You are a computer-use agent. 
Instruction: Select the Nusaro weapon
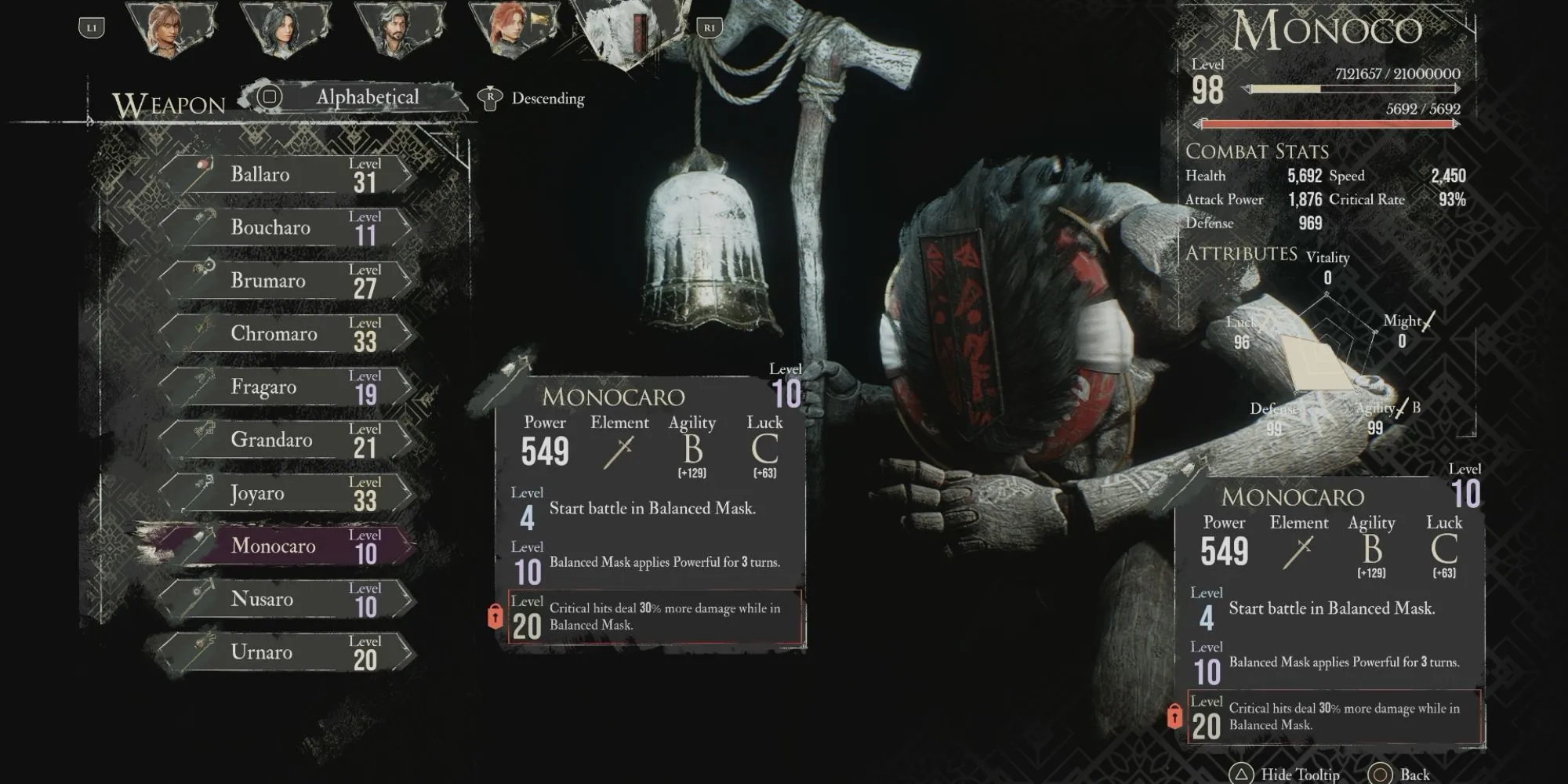coord(286,599)
